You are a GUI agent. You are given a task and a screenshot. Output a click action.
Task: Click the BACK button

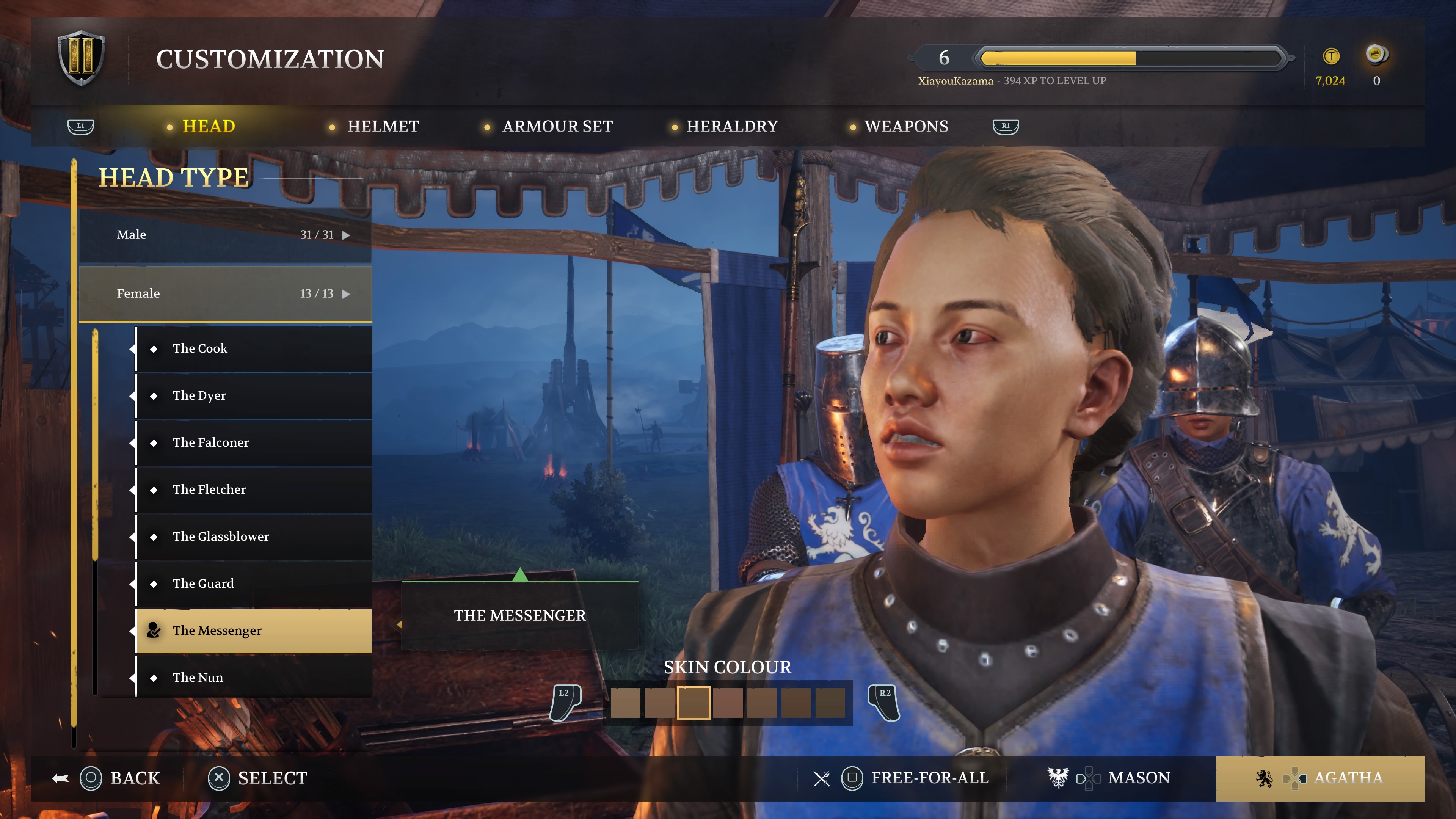113,778
